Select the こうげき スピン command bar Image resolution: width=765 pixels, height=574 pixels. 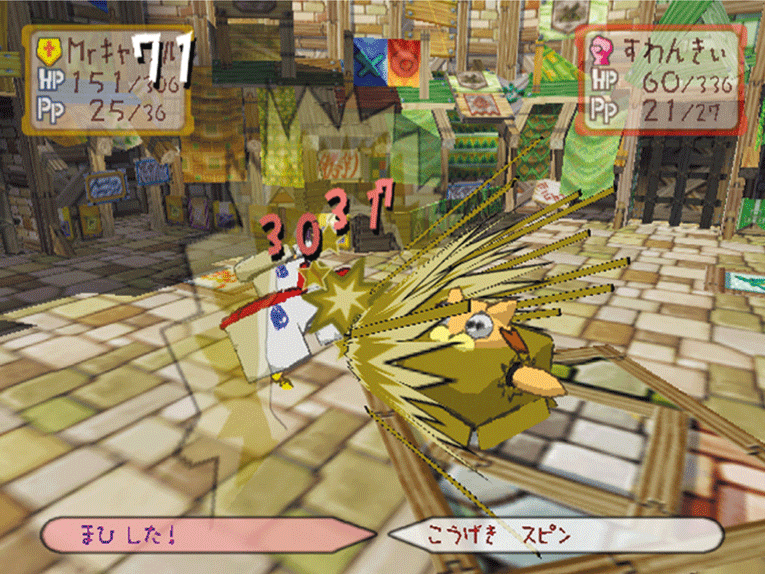pos(555,534)
